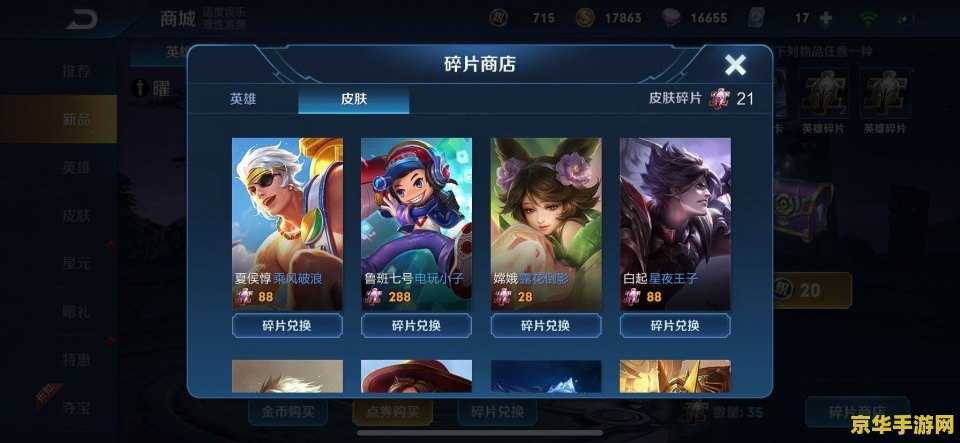The image size is (960, 443).
Task: Click 碎片兑换 under 夏侯惇 乘风破浪
Action: pos(287,326)
